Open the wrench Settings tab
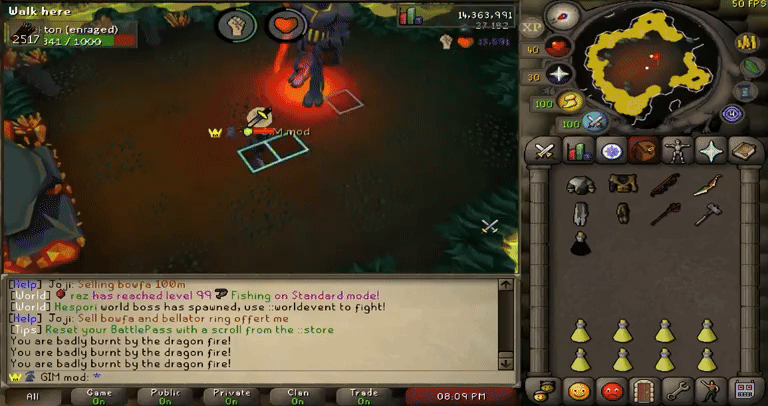The image size is (768, 406). pyautogui.click(x=677, y=389)
